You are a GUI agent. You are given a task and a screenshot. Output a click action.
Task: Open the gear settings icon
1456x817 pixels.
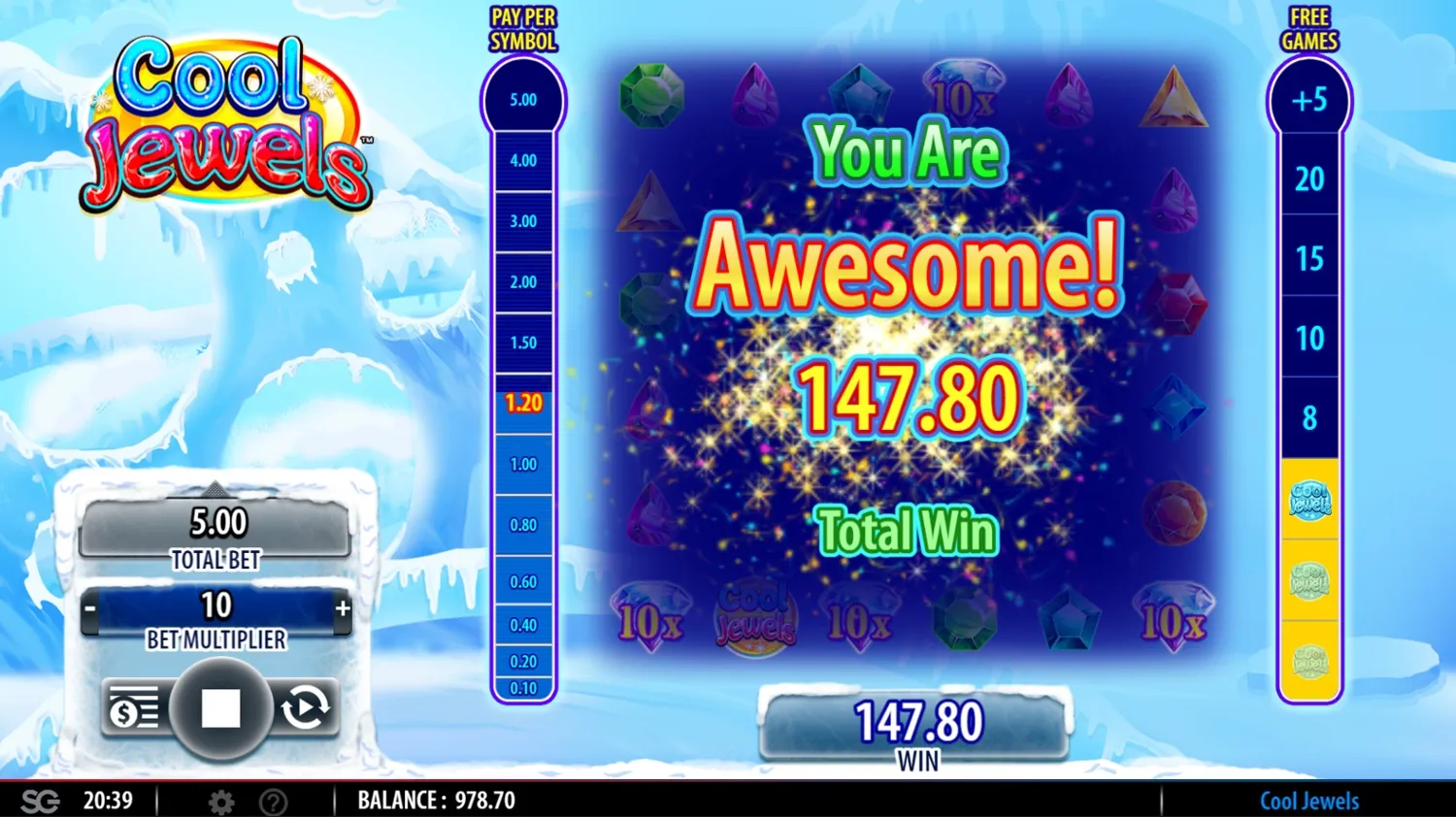coord(221,801)
